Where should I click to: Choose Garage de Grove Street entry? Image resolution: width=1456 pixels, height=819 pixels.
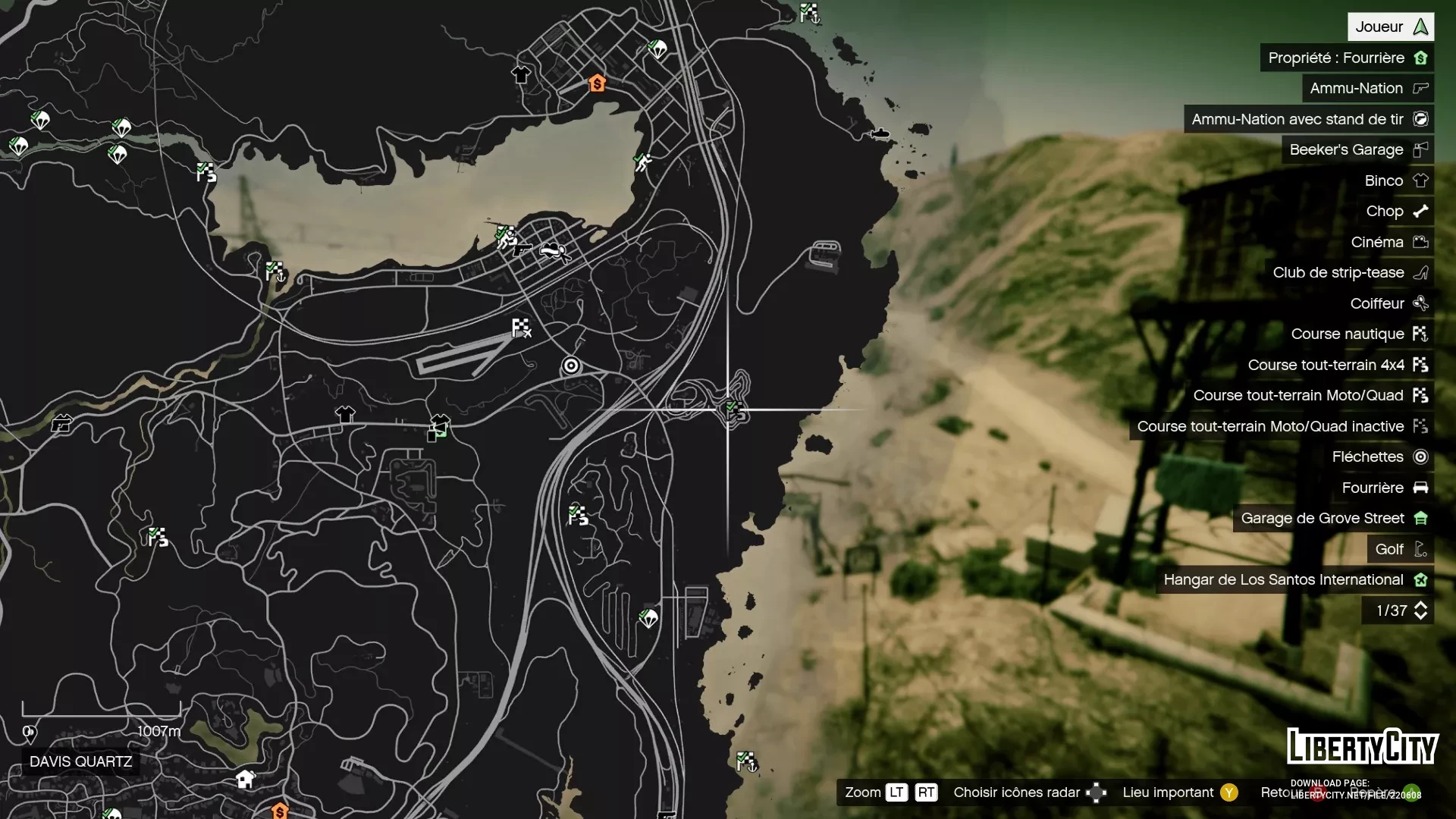[x=1333, y=519]
